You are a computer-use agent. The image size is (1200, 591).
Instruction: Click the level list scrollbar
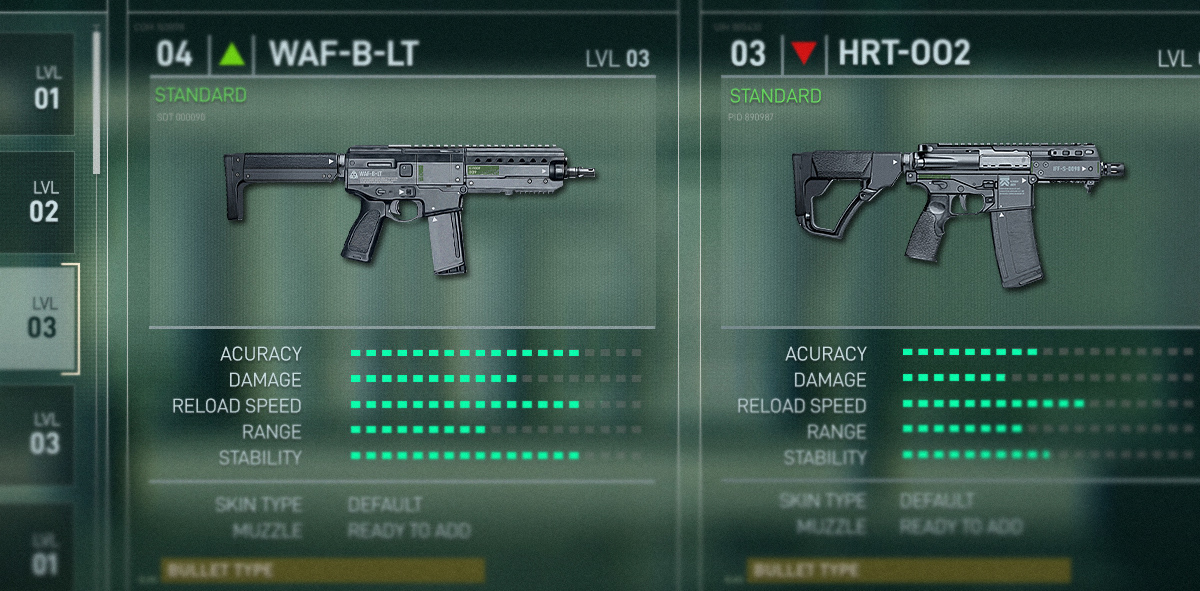tap(96, 100)
